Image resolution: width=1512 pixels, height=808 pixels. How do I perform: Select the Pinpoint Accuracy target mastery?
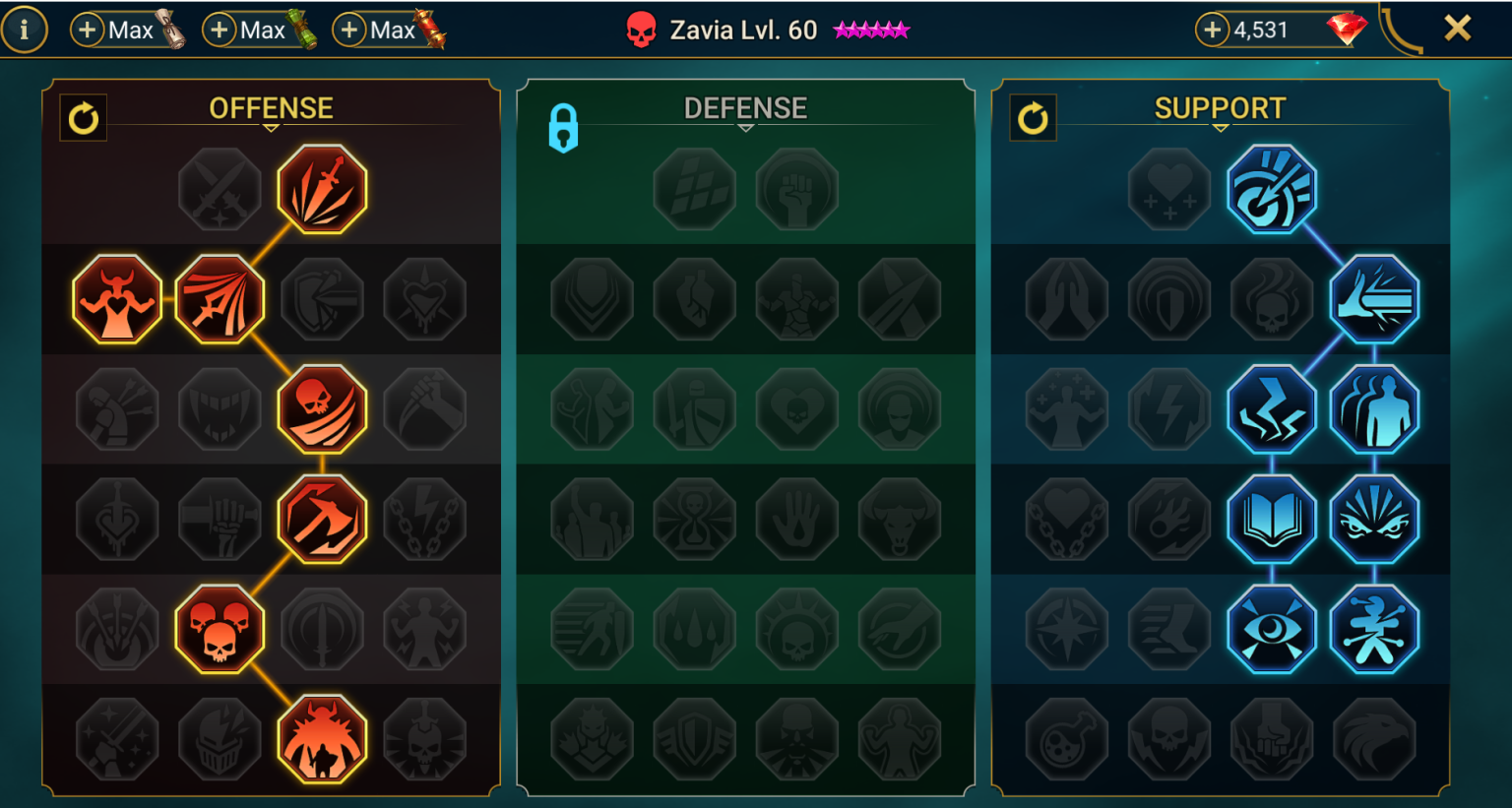pos(1272,189)
